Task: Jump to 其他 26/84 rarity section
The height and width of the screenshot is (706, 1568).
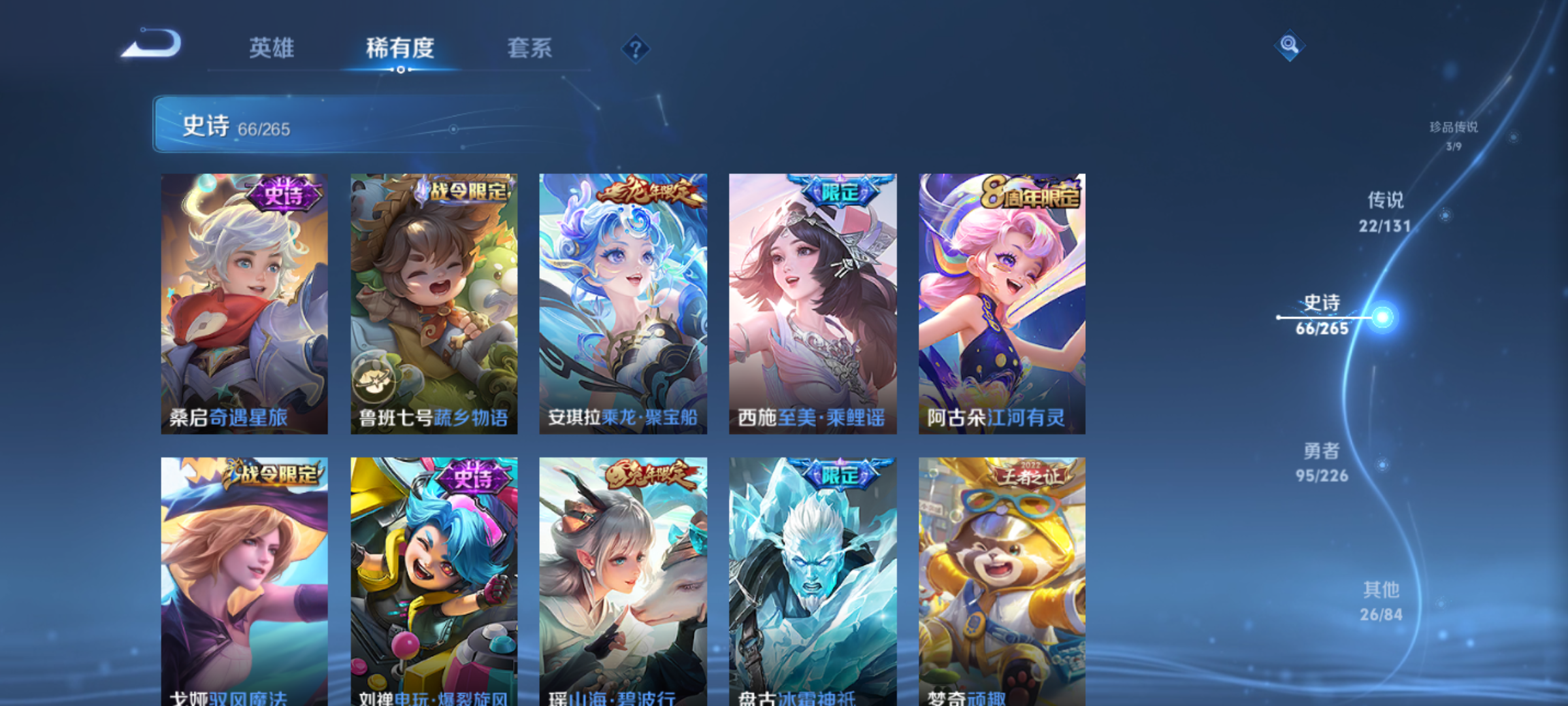Action: [1381, 601]
